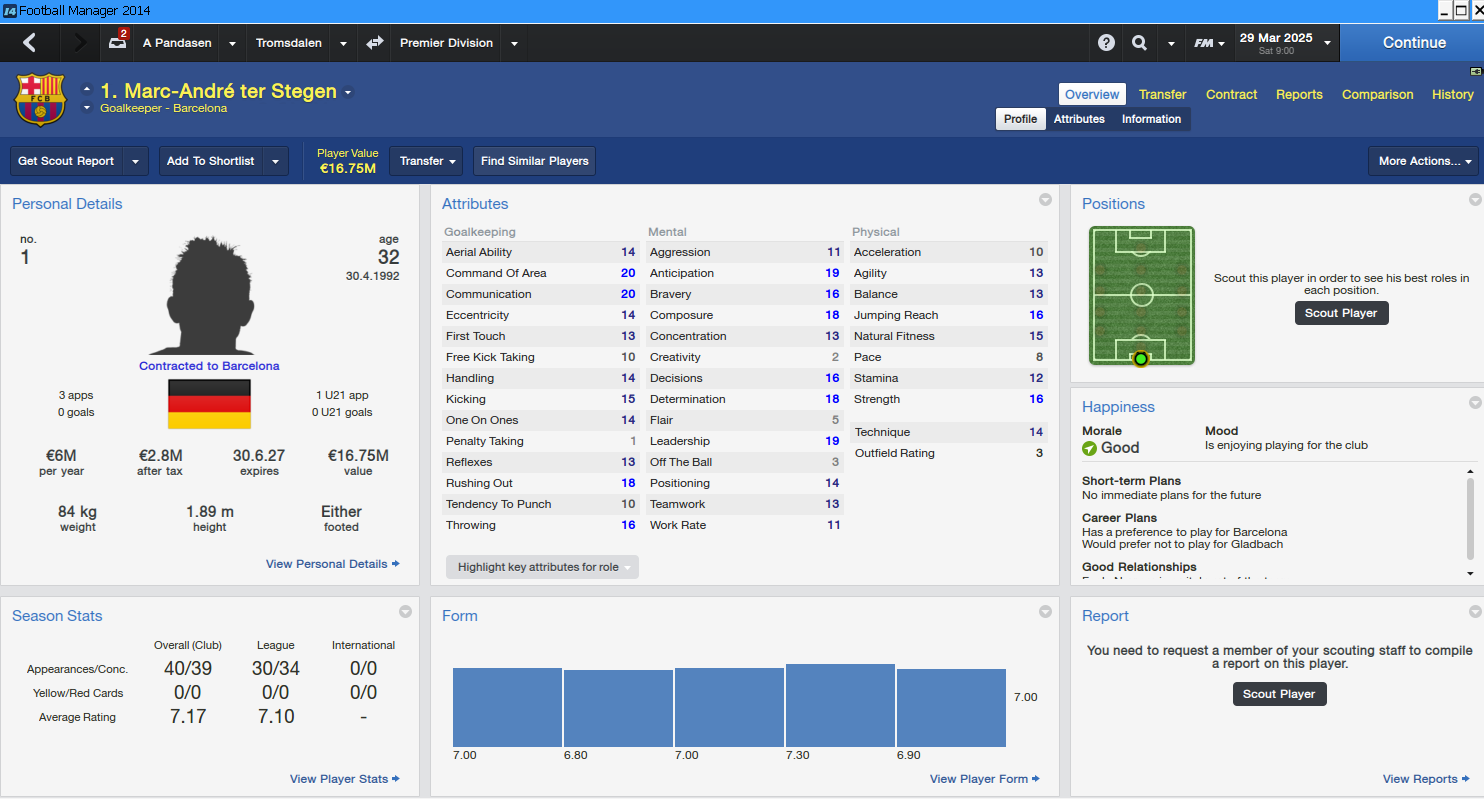Select the Attributes sub-tab

(x=1079, y=119)
